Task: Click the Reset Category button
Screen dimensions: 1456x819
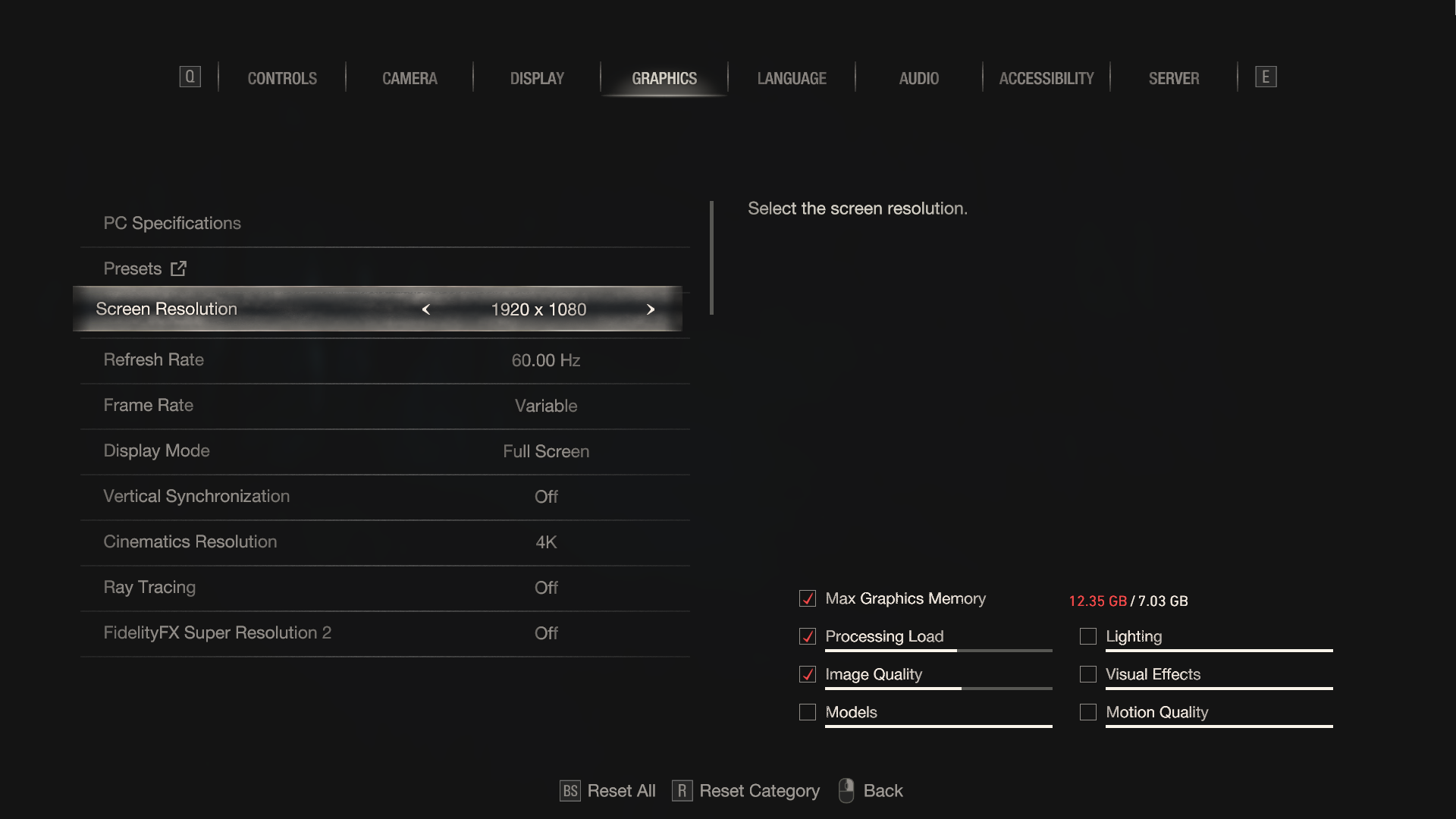Action: point(758,791)
